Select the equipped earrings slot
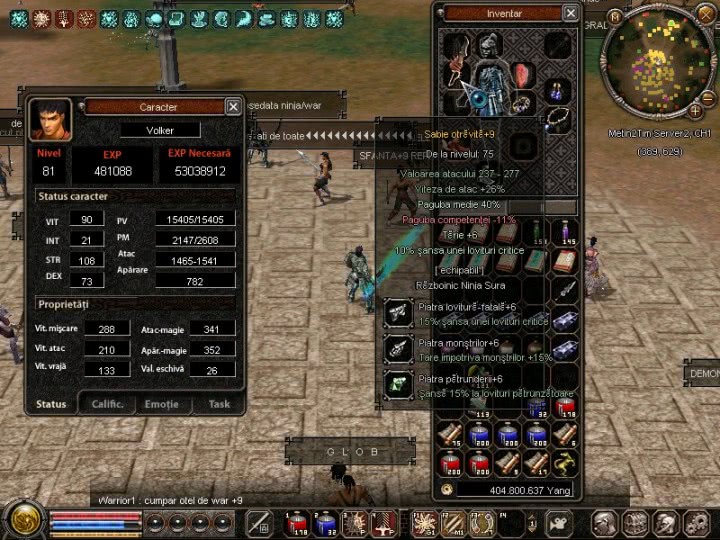The image size is (720, 540). [x=557, y=90]
